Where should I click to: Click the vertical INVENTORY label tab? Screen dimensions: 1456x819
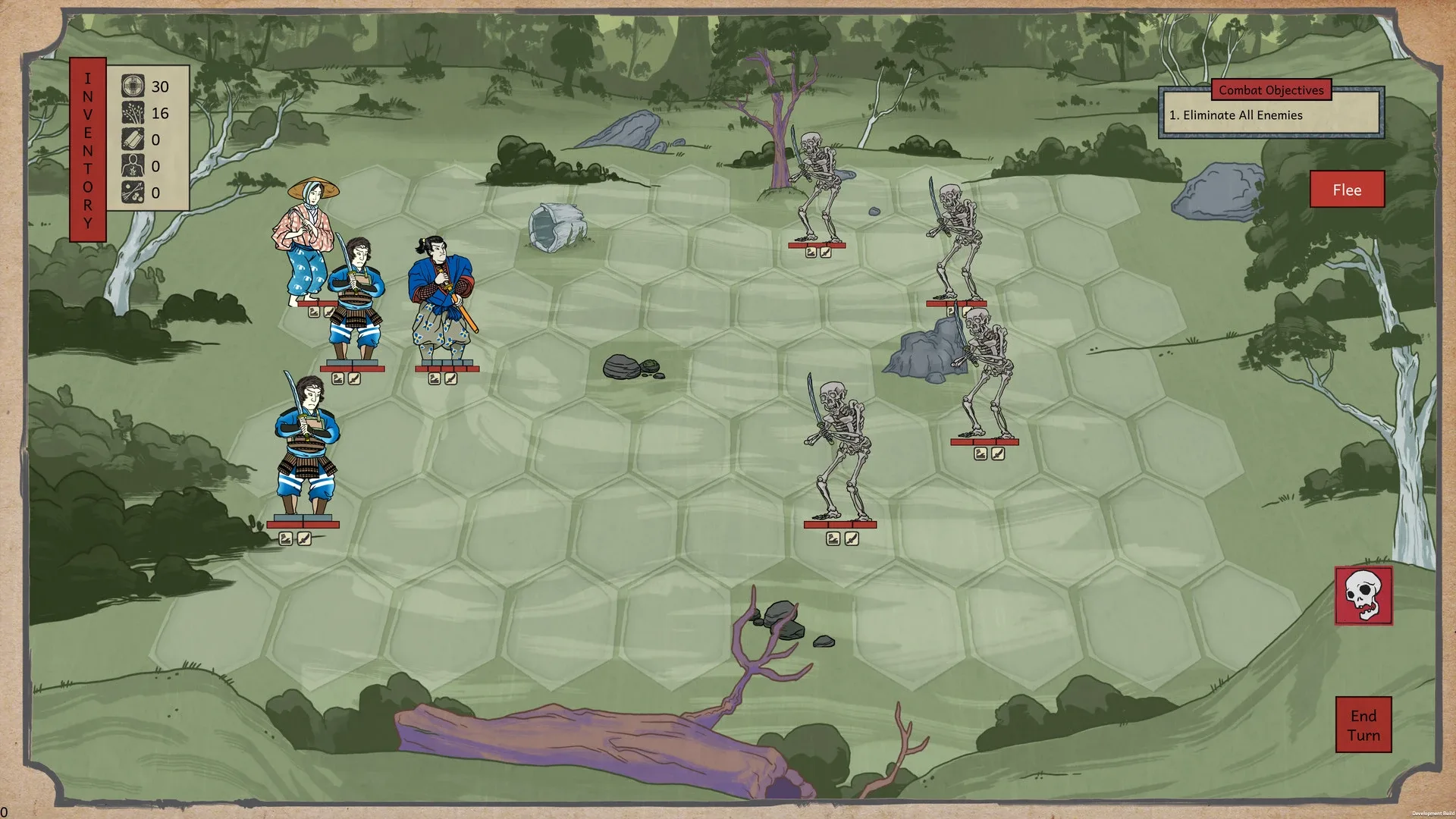[x=87, y=146]
